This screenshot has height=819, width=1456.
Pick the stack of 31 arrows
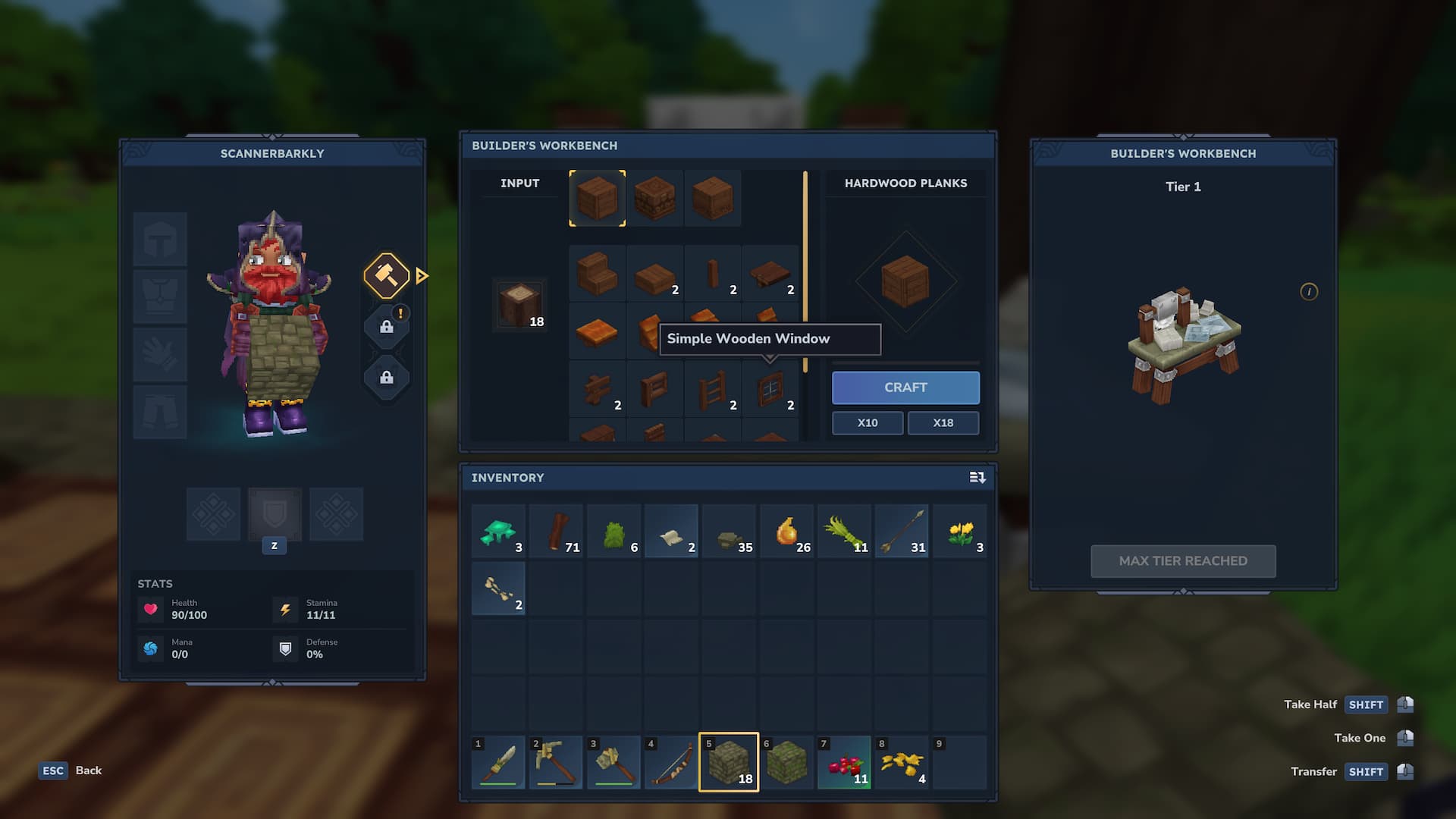click(x=902, y=532)
